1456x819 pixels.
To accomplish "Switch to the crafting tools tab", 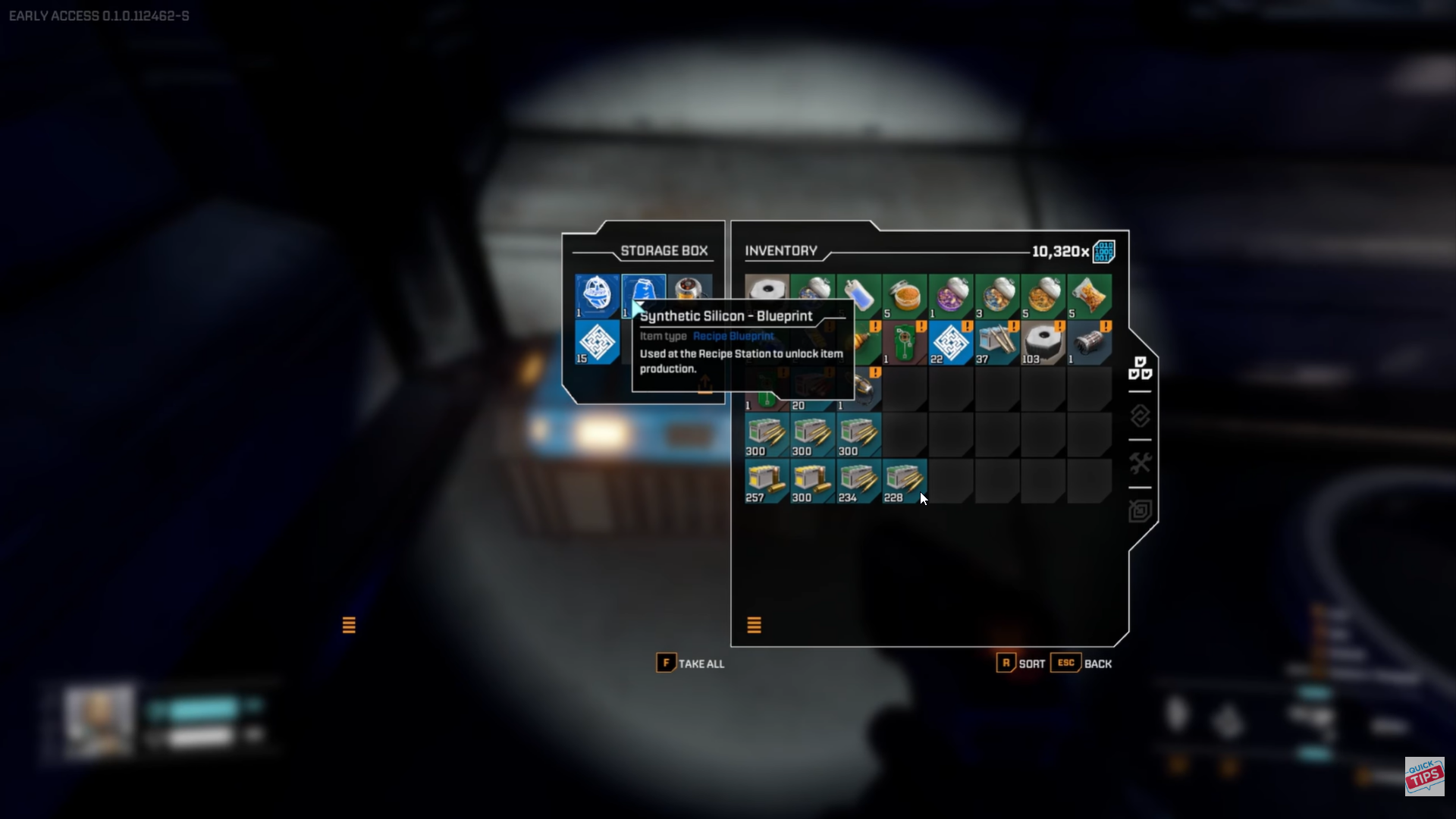I will coord(1140,463).
